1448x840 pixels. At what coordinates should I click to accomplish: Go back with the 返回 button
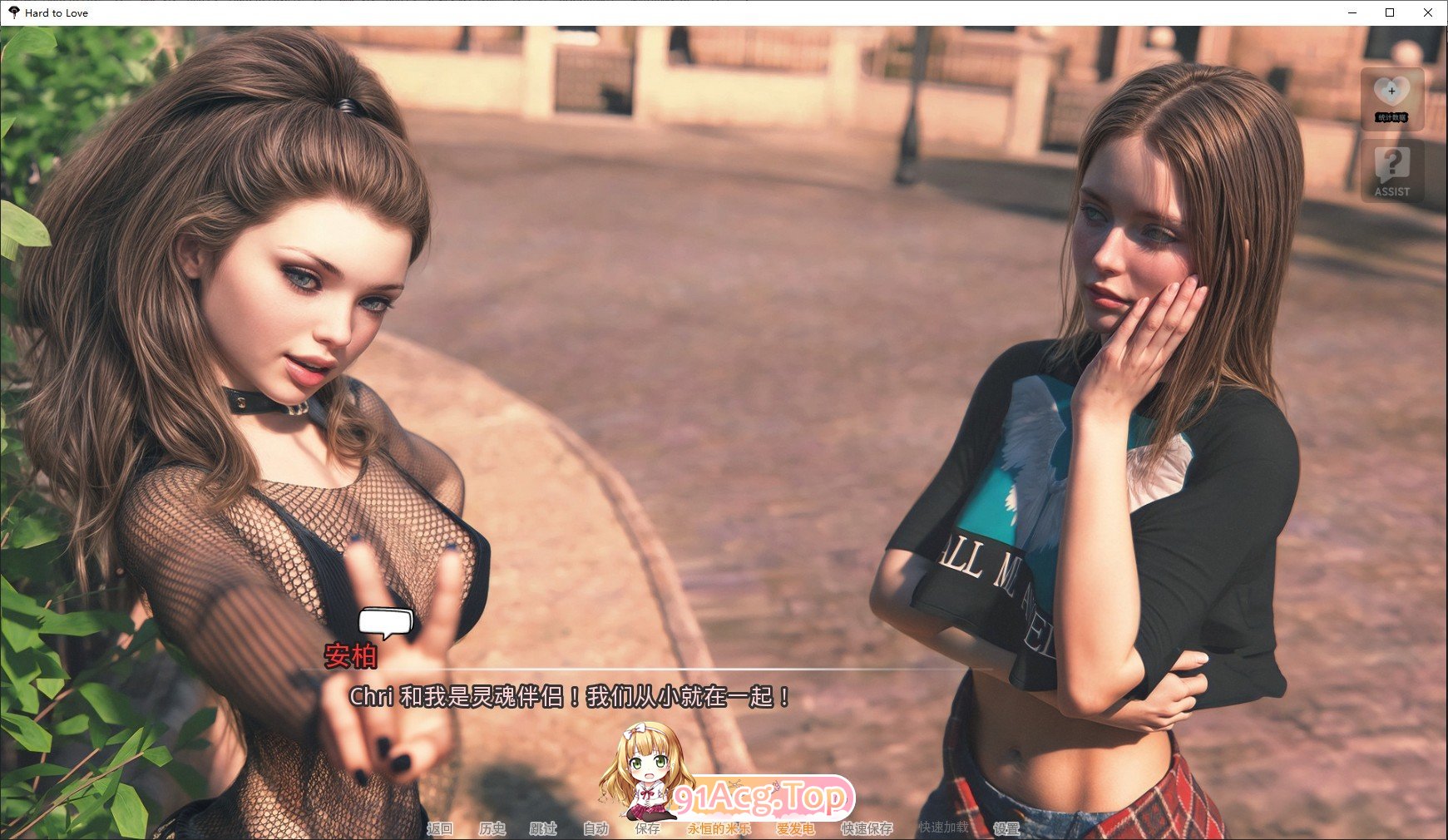tap(440, 828)
